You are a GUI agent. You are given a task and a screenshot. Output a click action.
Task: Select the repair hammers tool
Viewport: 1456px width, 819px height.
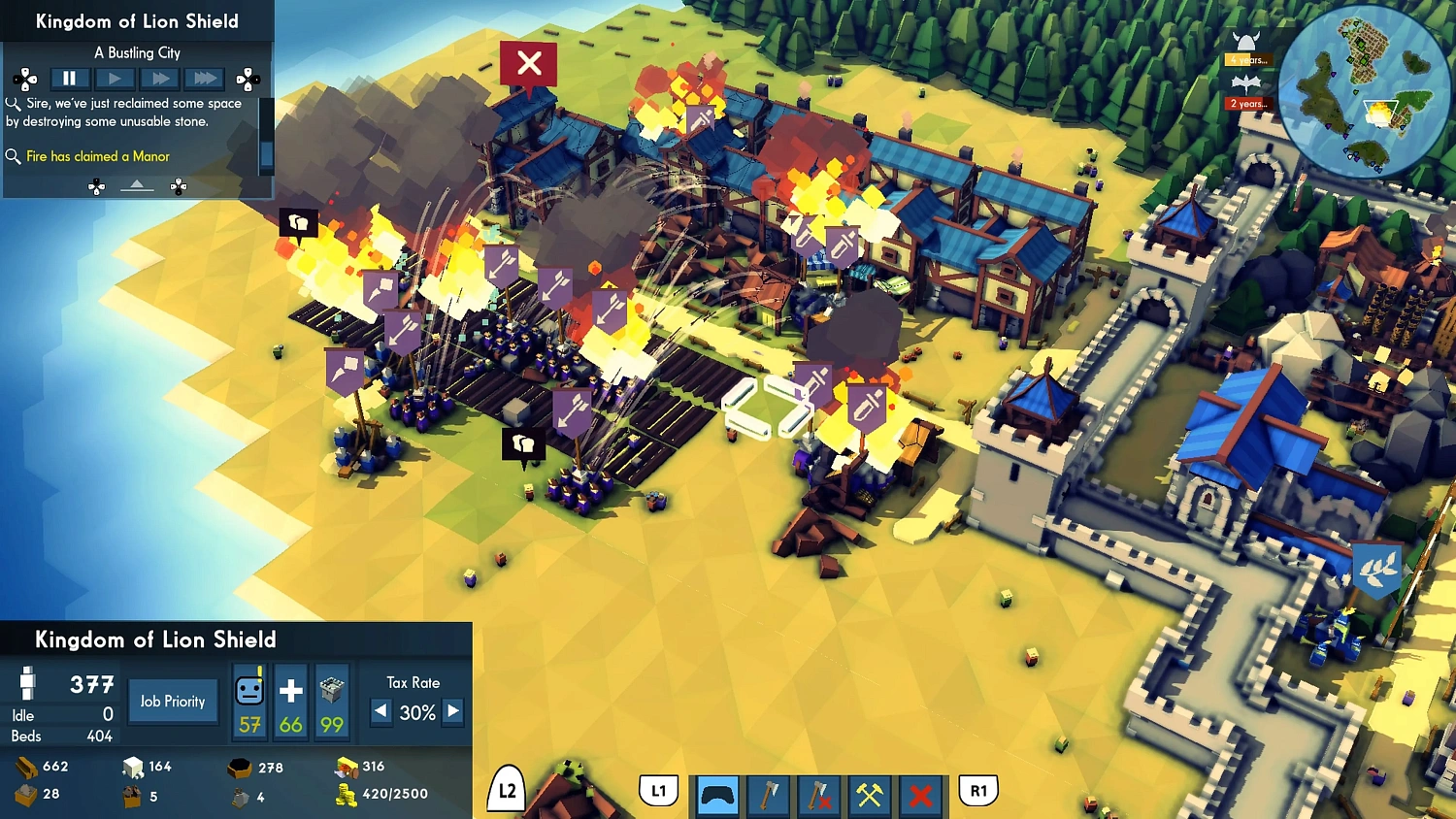[870, 796]
